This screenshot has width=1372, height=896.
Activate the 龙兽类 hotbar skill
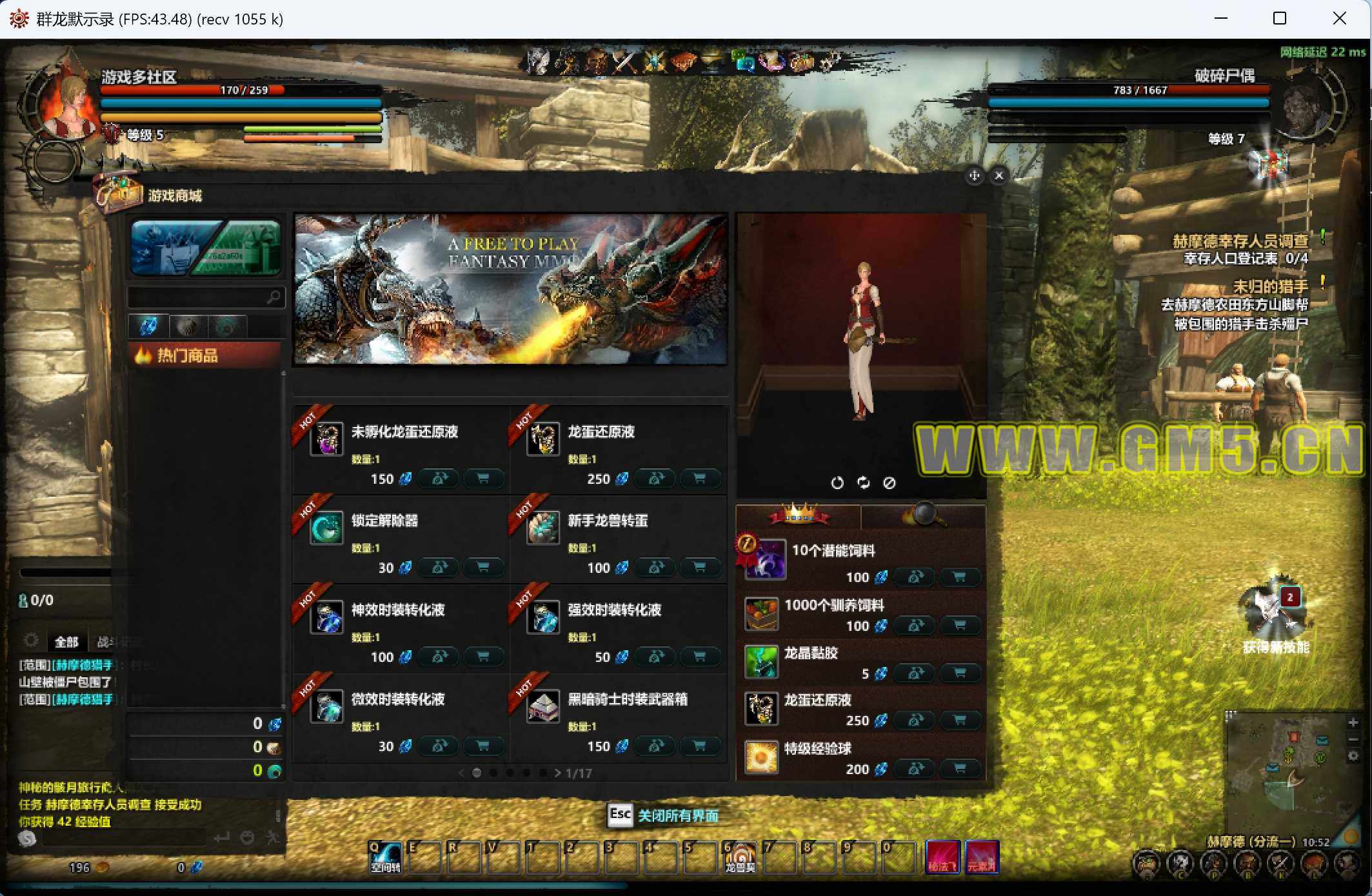[740, 857]
